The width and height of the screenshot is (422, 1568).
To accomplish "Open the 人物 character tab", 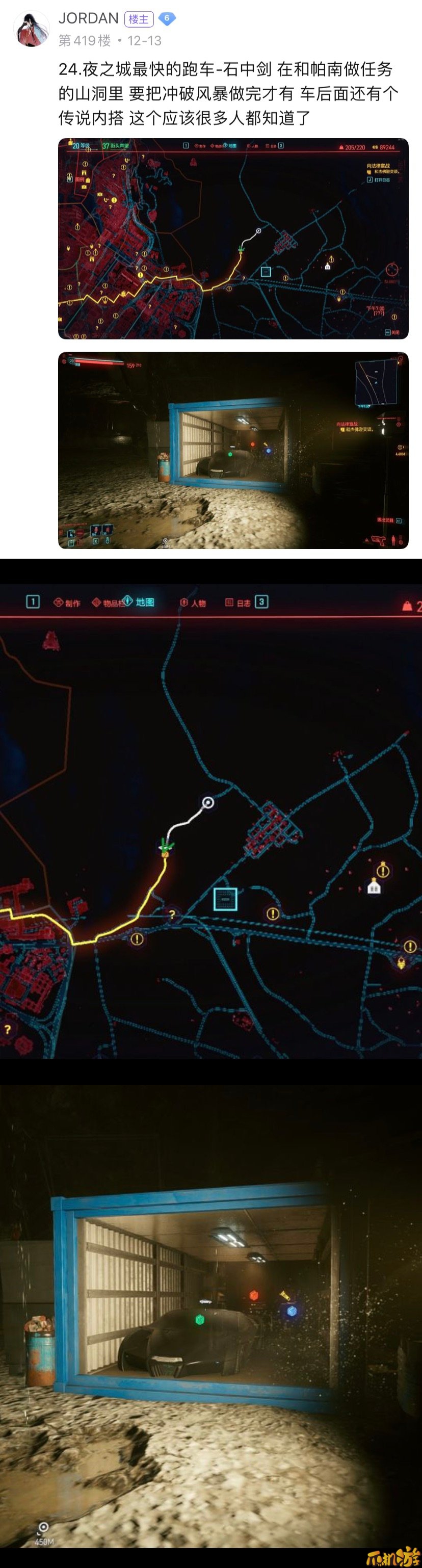I will 193,603.
